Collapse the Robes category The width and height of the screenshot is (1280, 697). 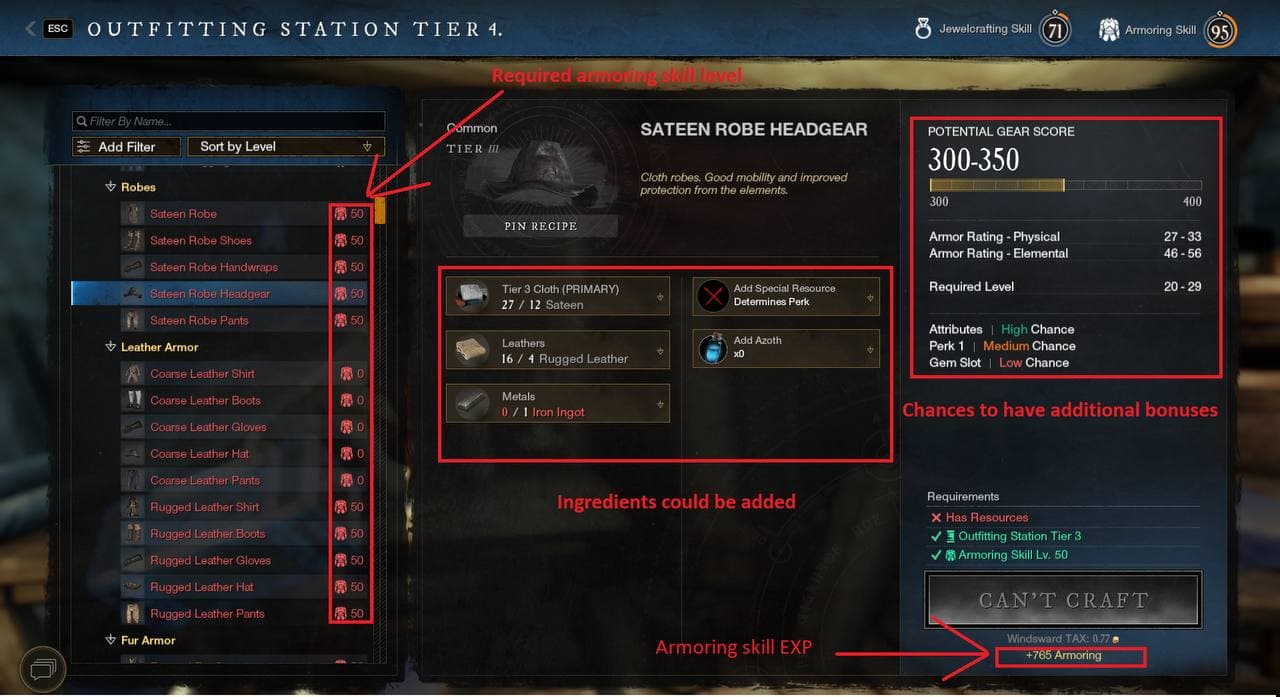pyautogui.click(x=111, y=187)
